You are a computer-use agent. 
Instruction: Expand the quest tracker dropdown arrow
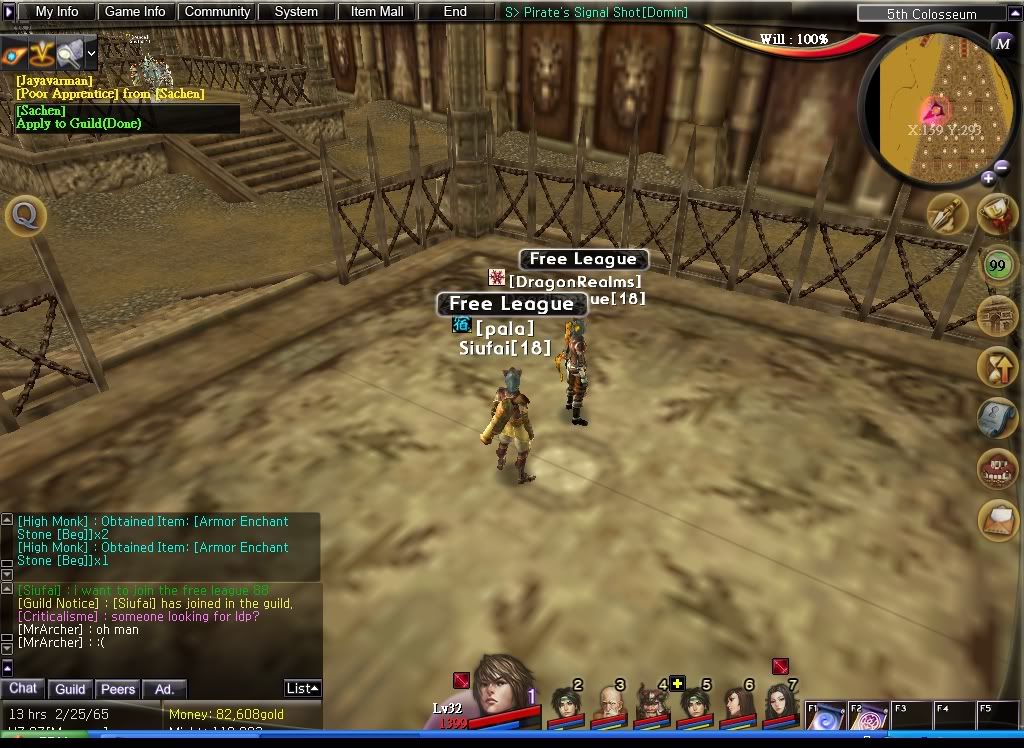91,53
